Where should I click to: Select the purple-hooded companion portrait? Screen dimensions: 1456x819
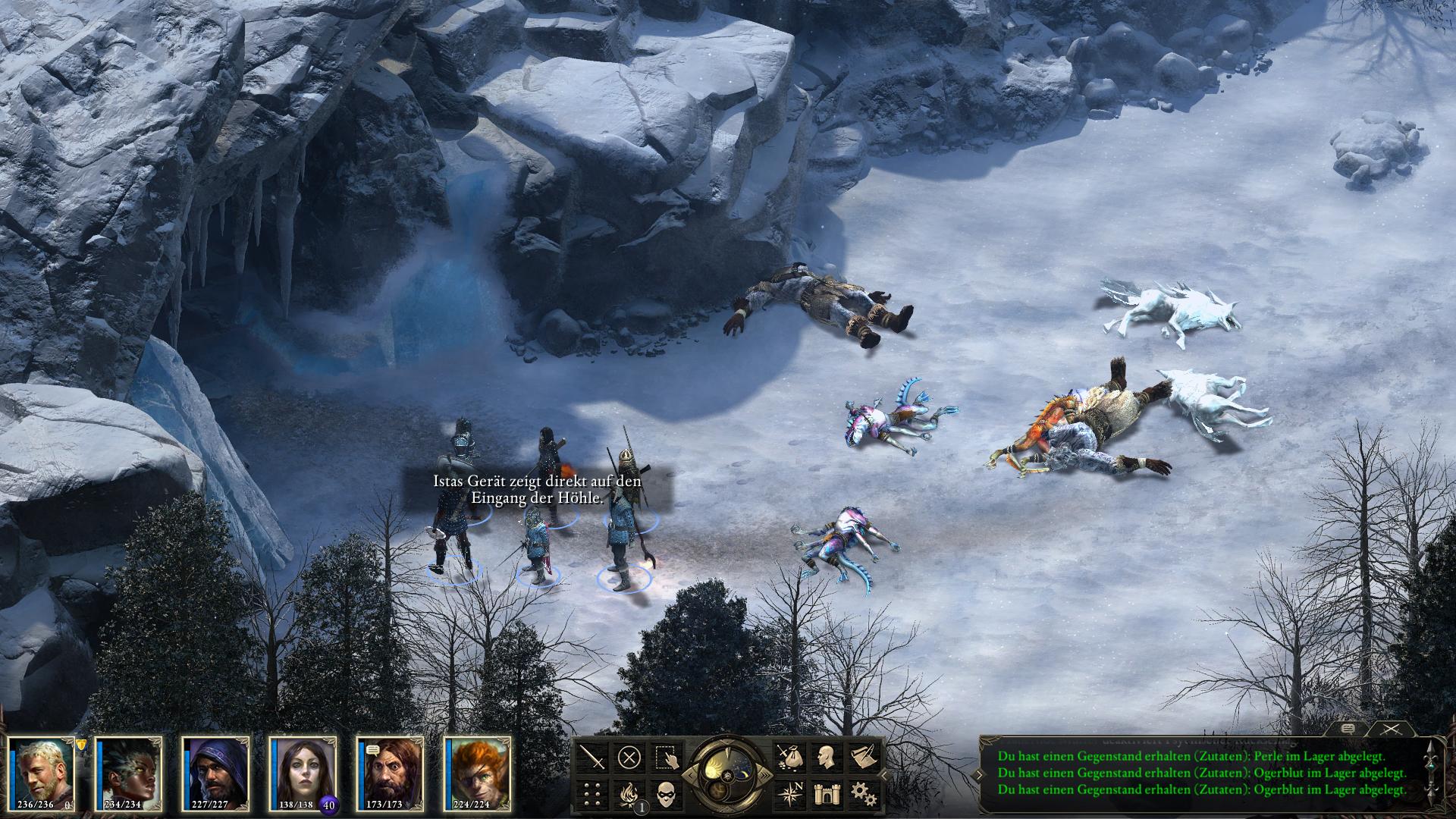(x=215, y=772)
